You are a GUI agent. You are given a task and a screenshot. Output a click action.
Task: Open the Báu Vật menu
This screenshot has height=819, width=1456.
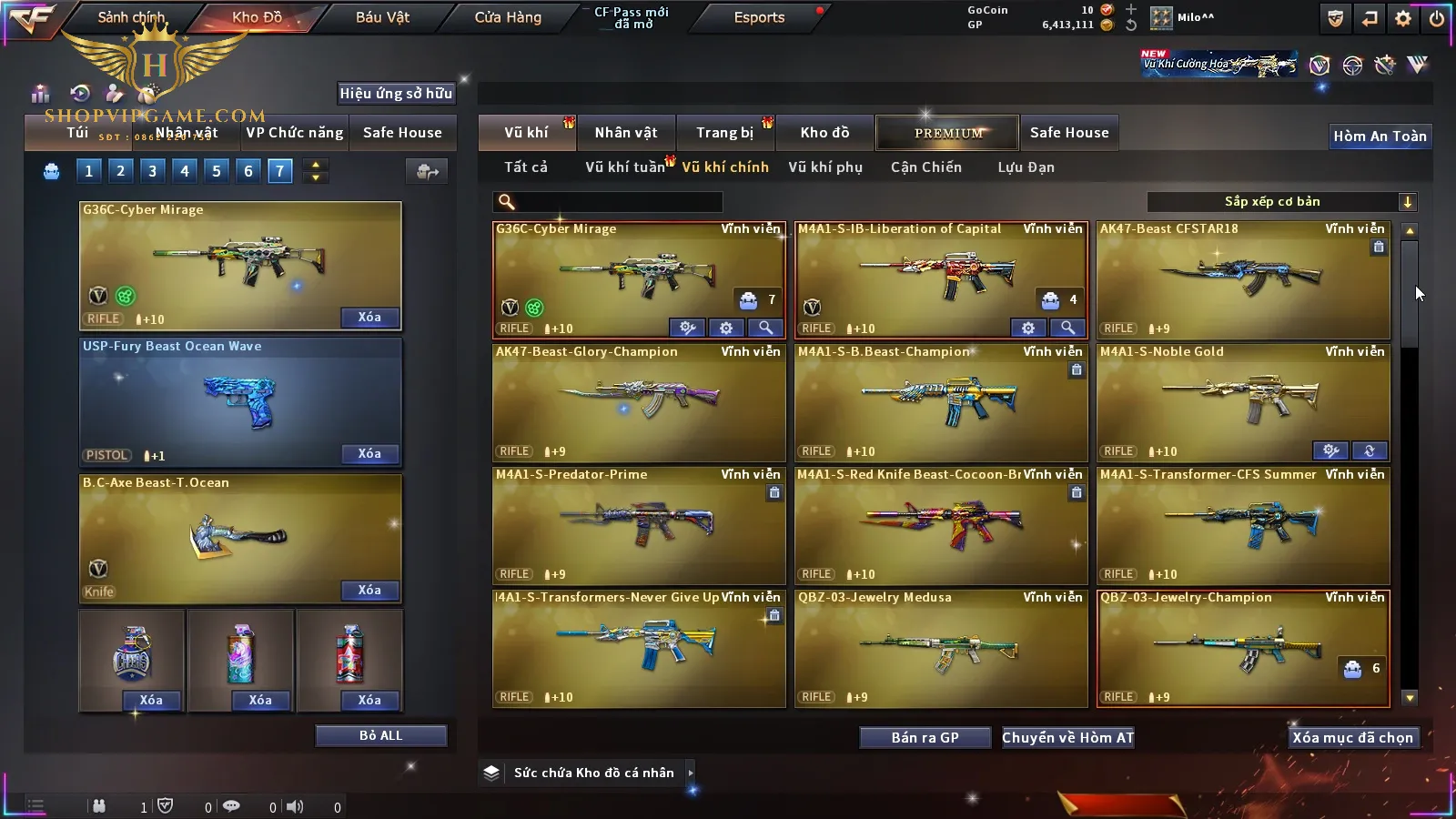point(382,17)
